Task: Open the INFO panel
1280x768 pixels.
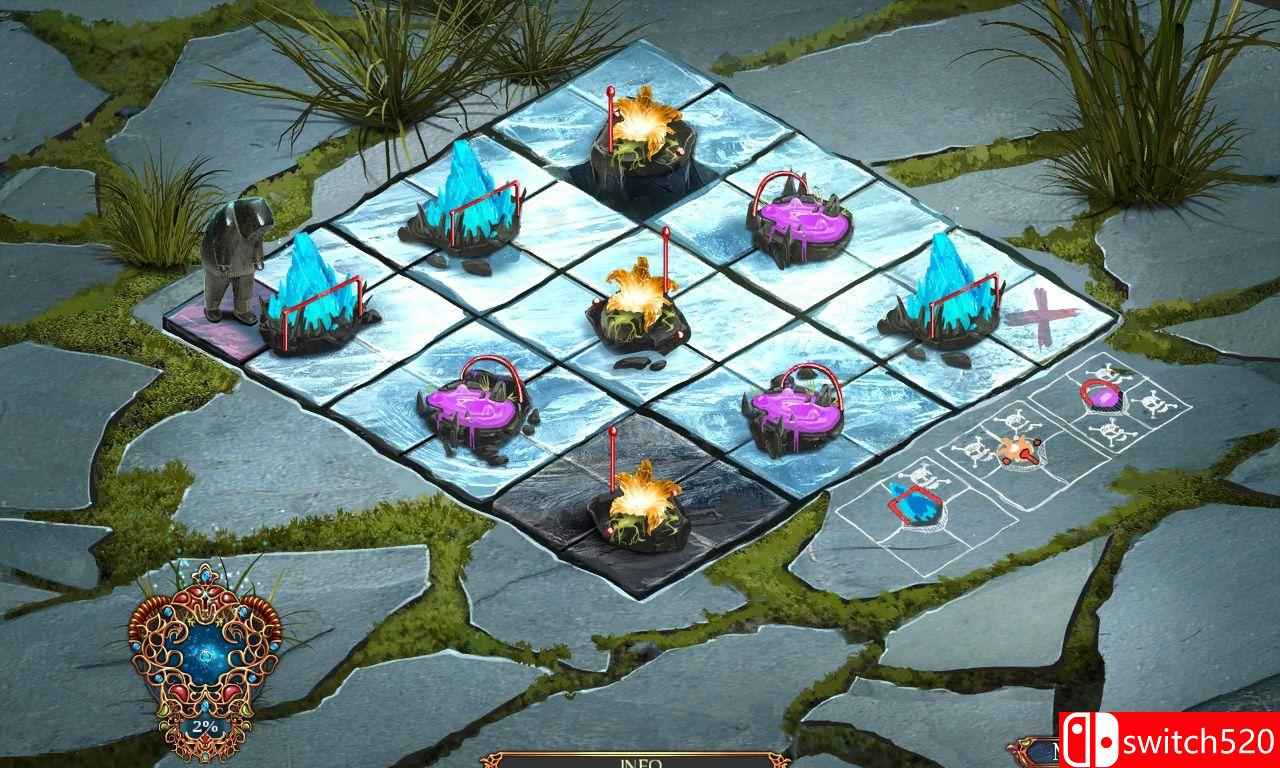Action: point(640,760)
